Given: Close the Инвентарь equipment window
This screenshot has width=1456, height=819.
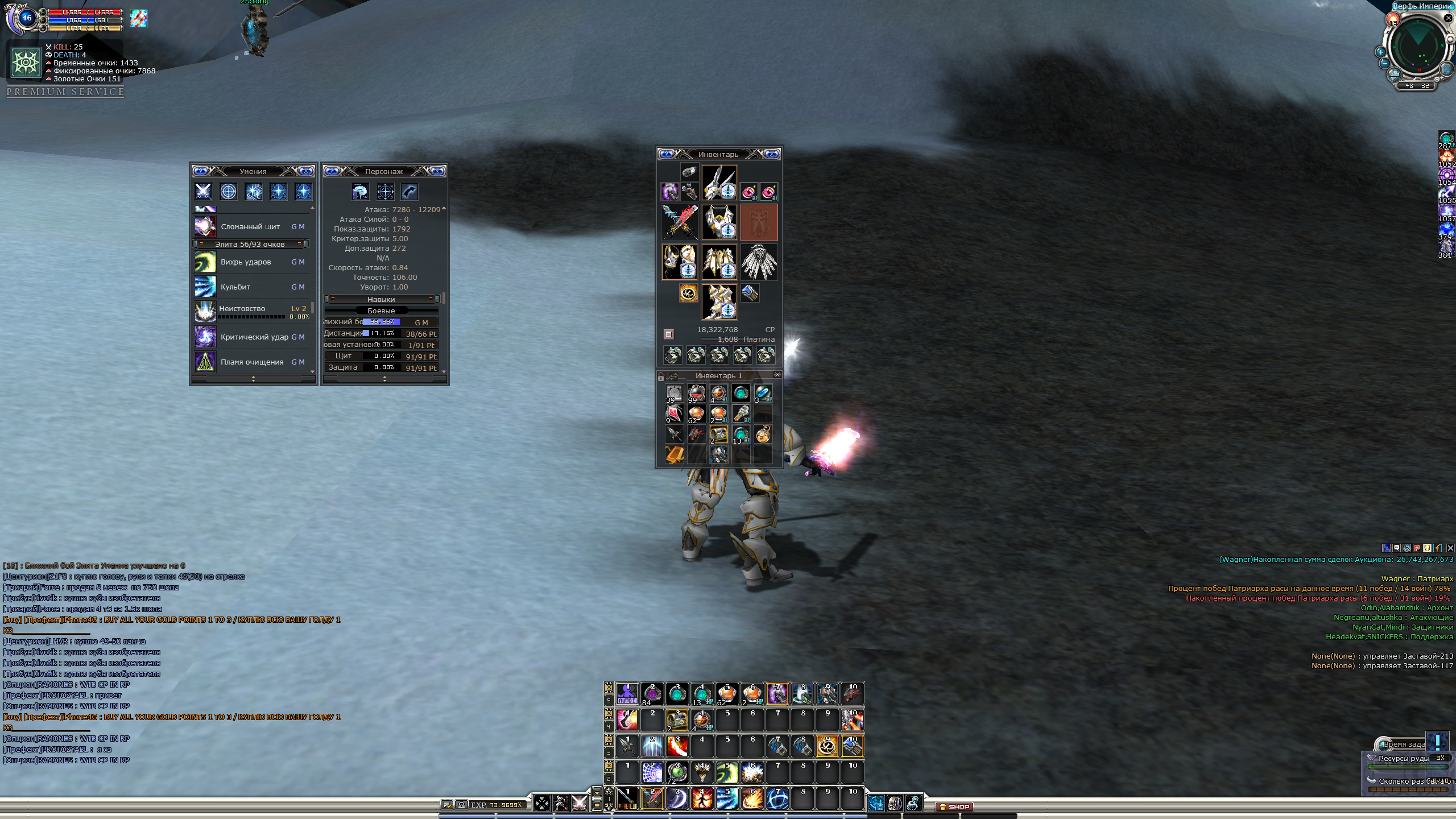Looking at the screenshot, I should click(x=772, y=154).
